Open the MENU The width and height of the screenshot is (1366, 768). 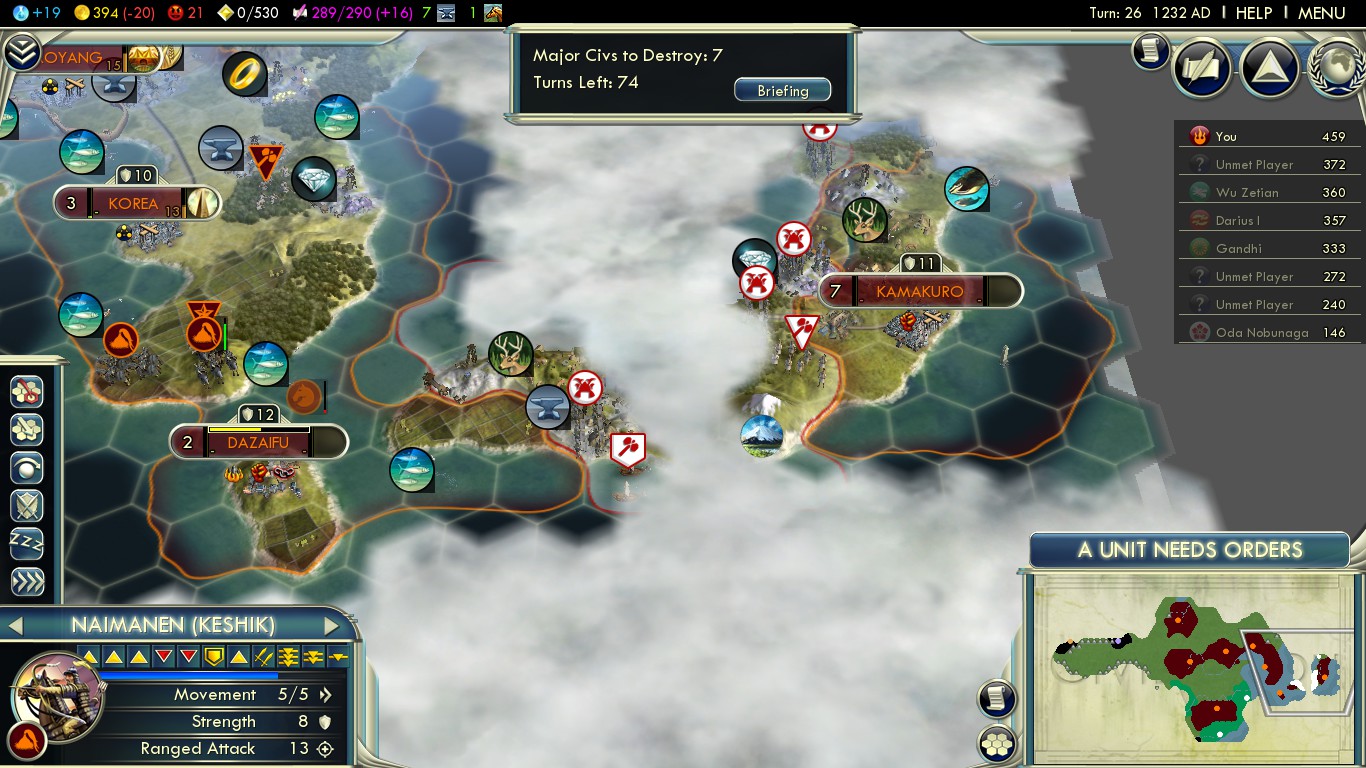click(1320, 13)
